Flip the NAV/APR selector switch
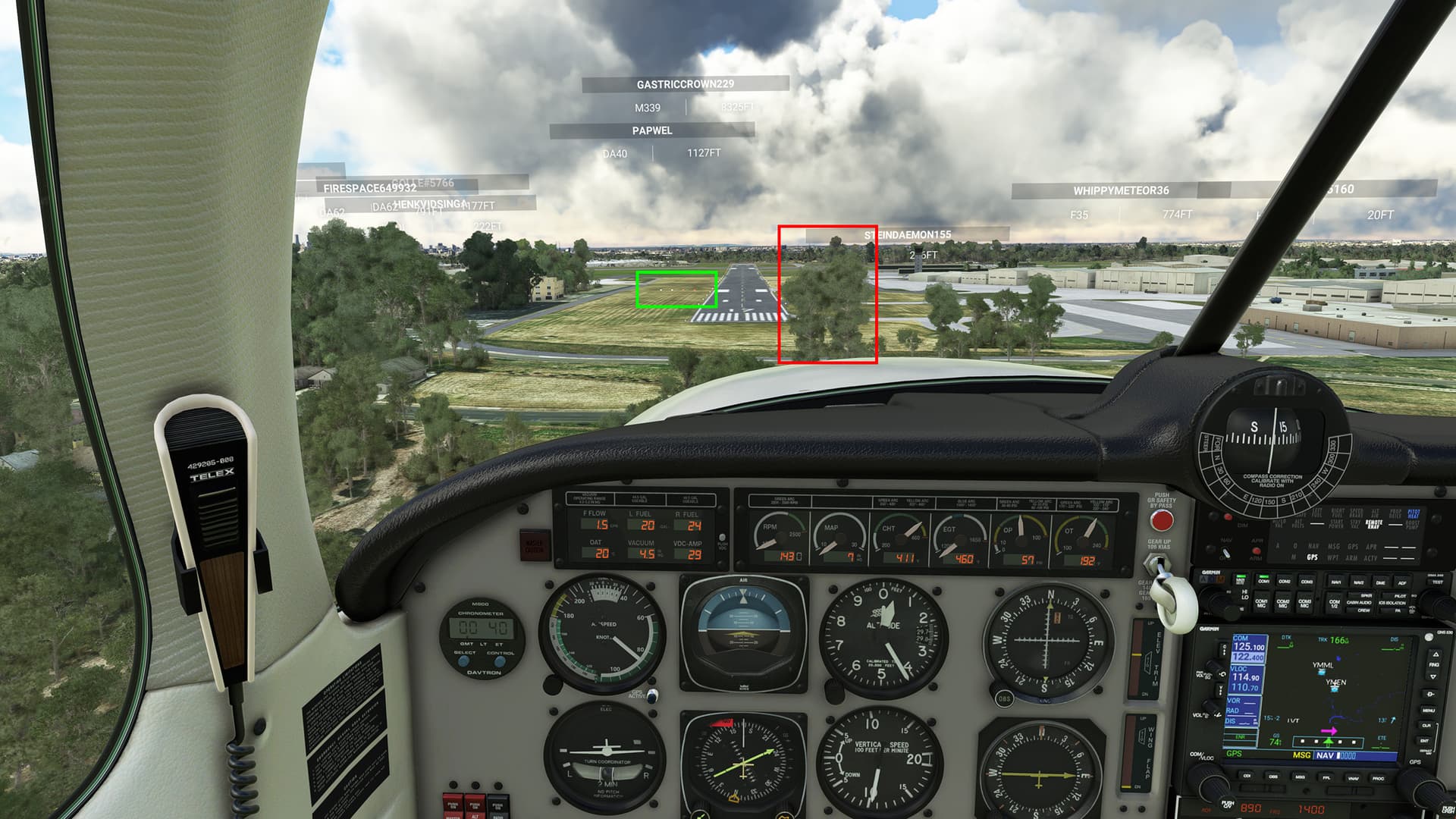 pyautogui.click(x=1225, y=553)
